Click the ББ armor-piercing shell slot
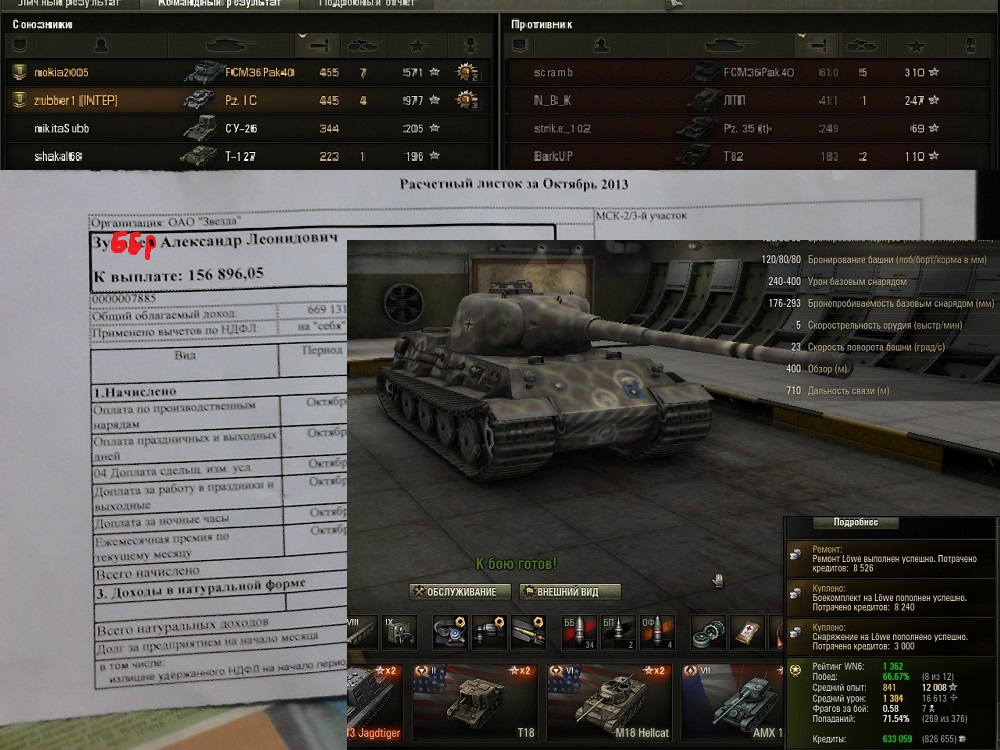1000x750 pixels. click(577, 632)
